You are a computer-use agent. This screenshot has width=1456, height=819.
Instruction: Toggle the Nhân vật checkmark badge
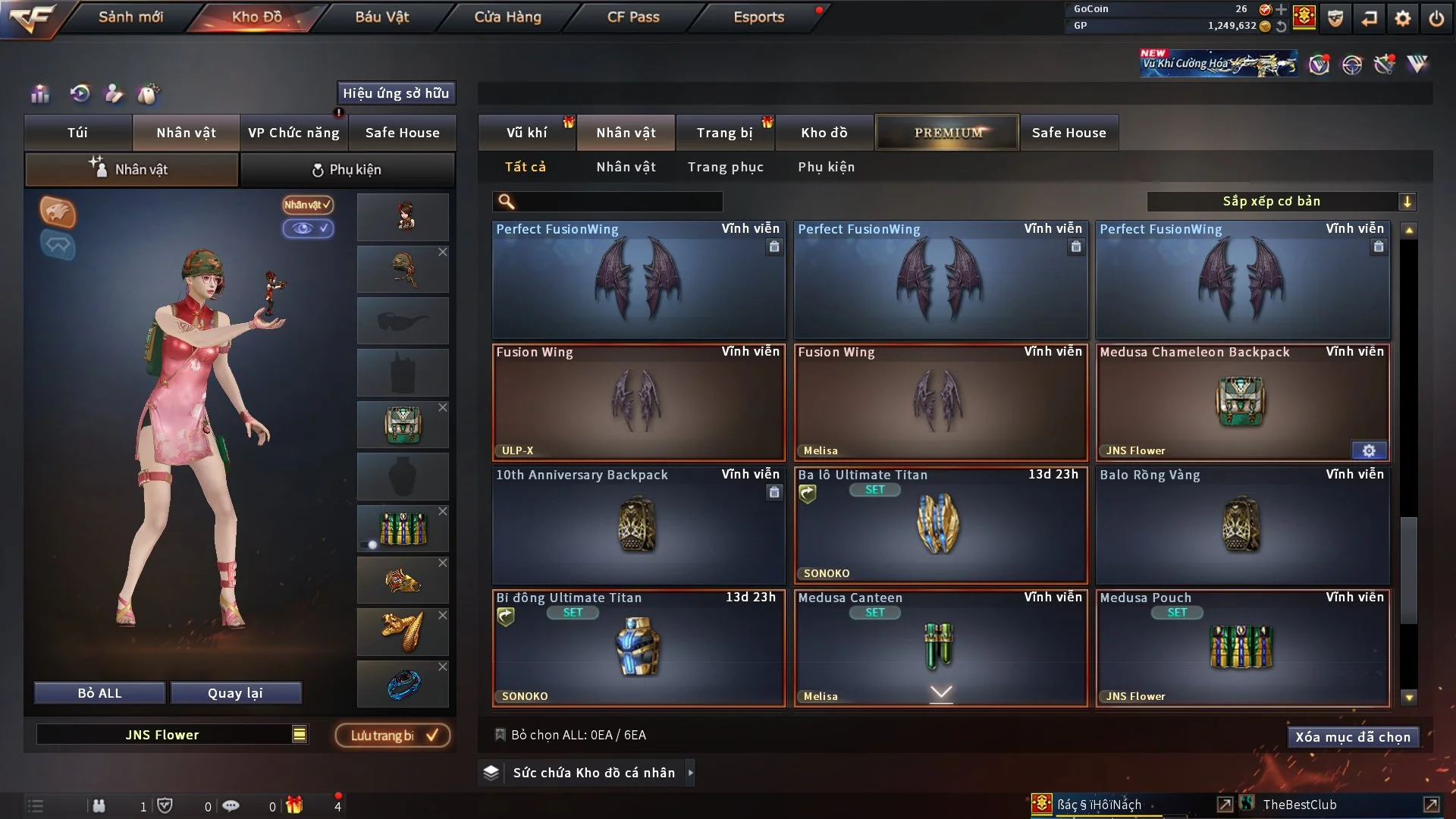(x=306, y=205)
